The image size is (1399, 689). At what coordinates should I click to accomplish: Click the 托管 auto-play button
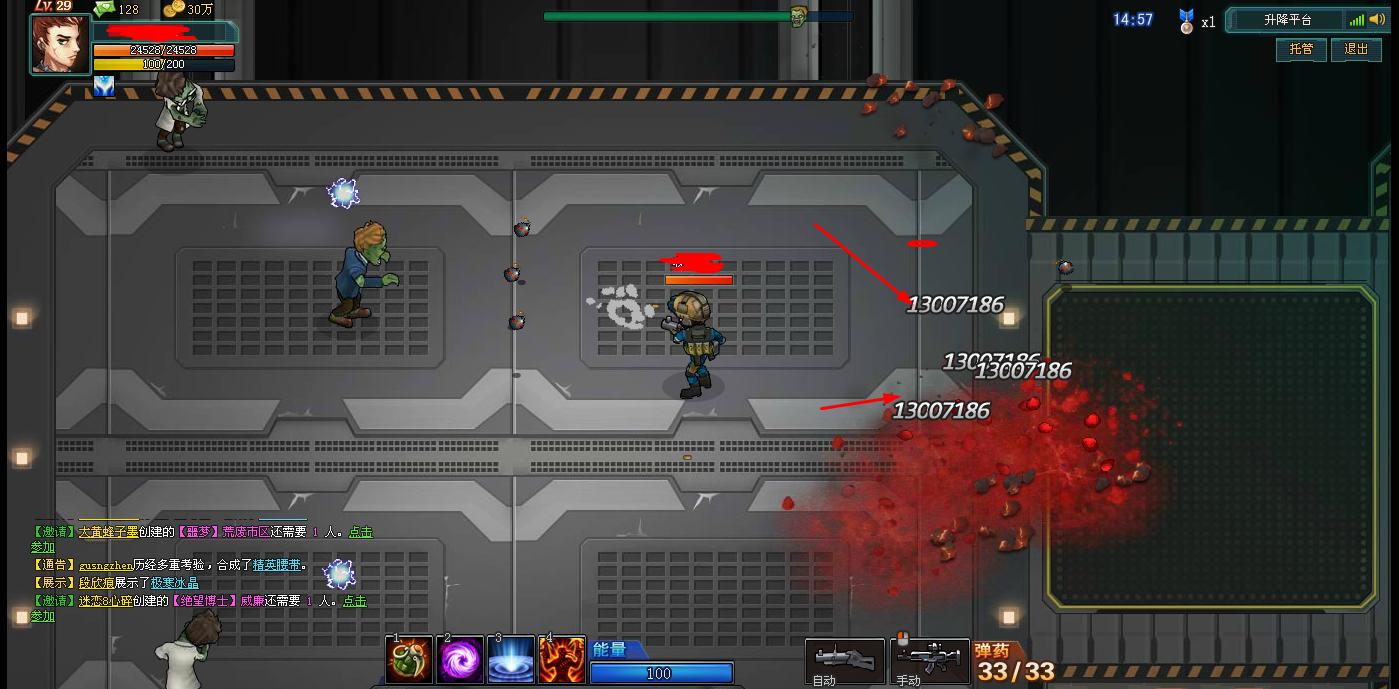pyautogui.click(x=1300, y=49)
